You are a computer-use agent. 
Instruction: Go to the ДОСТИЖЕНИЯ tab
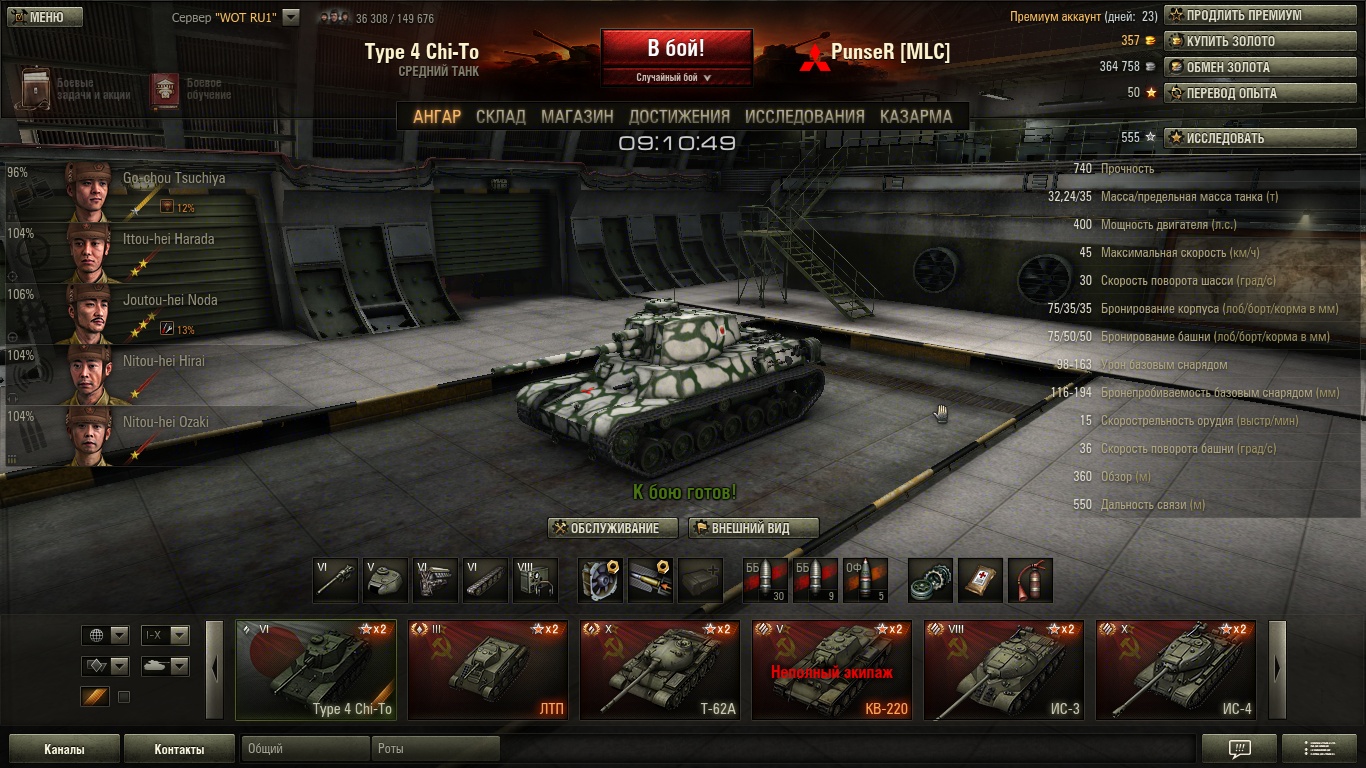(x=679, y=116)
